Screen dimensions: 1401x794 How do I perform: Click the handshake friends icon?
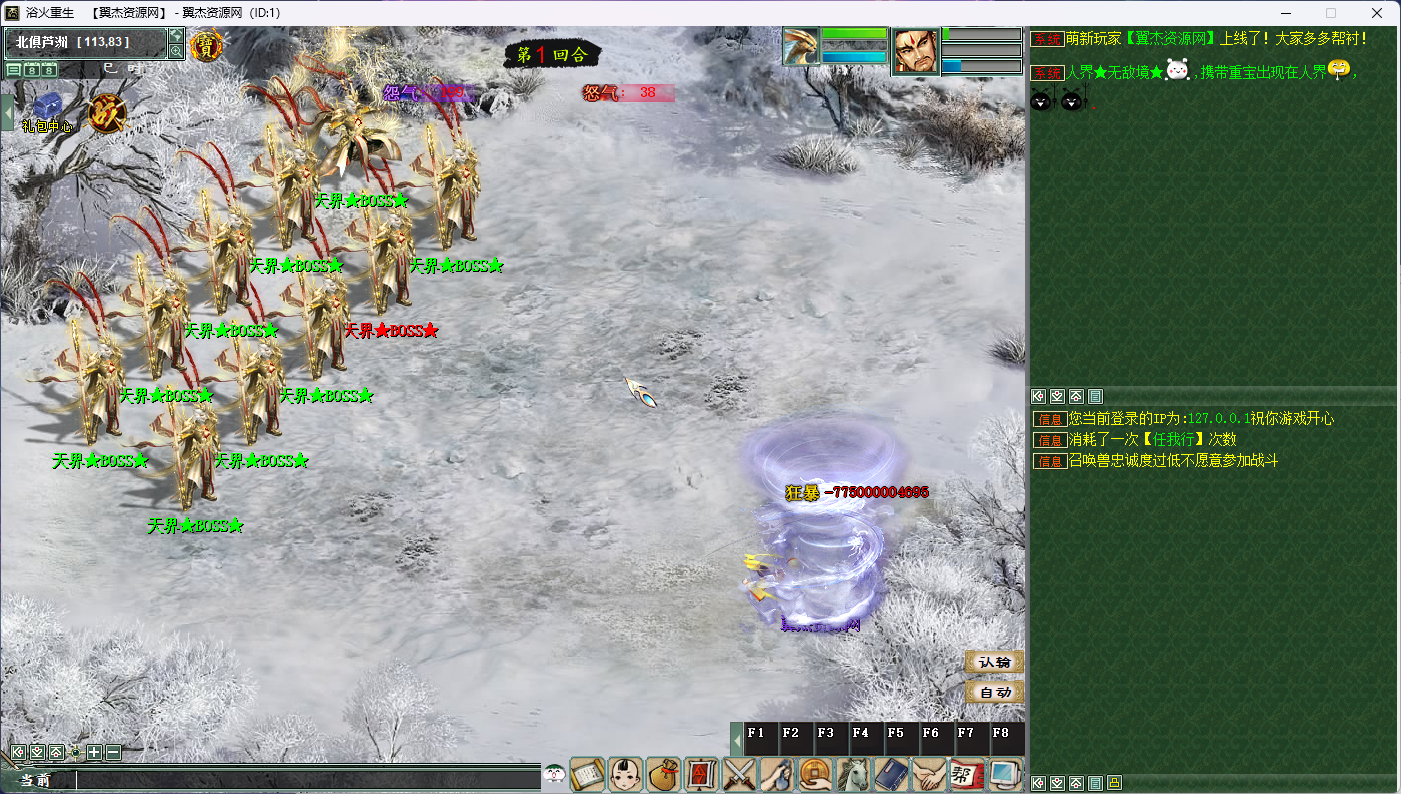[930, 775]
